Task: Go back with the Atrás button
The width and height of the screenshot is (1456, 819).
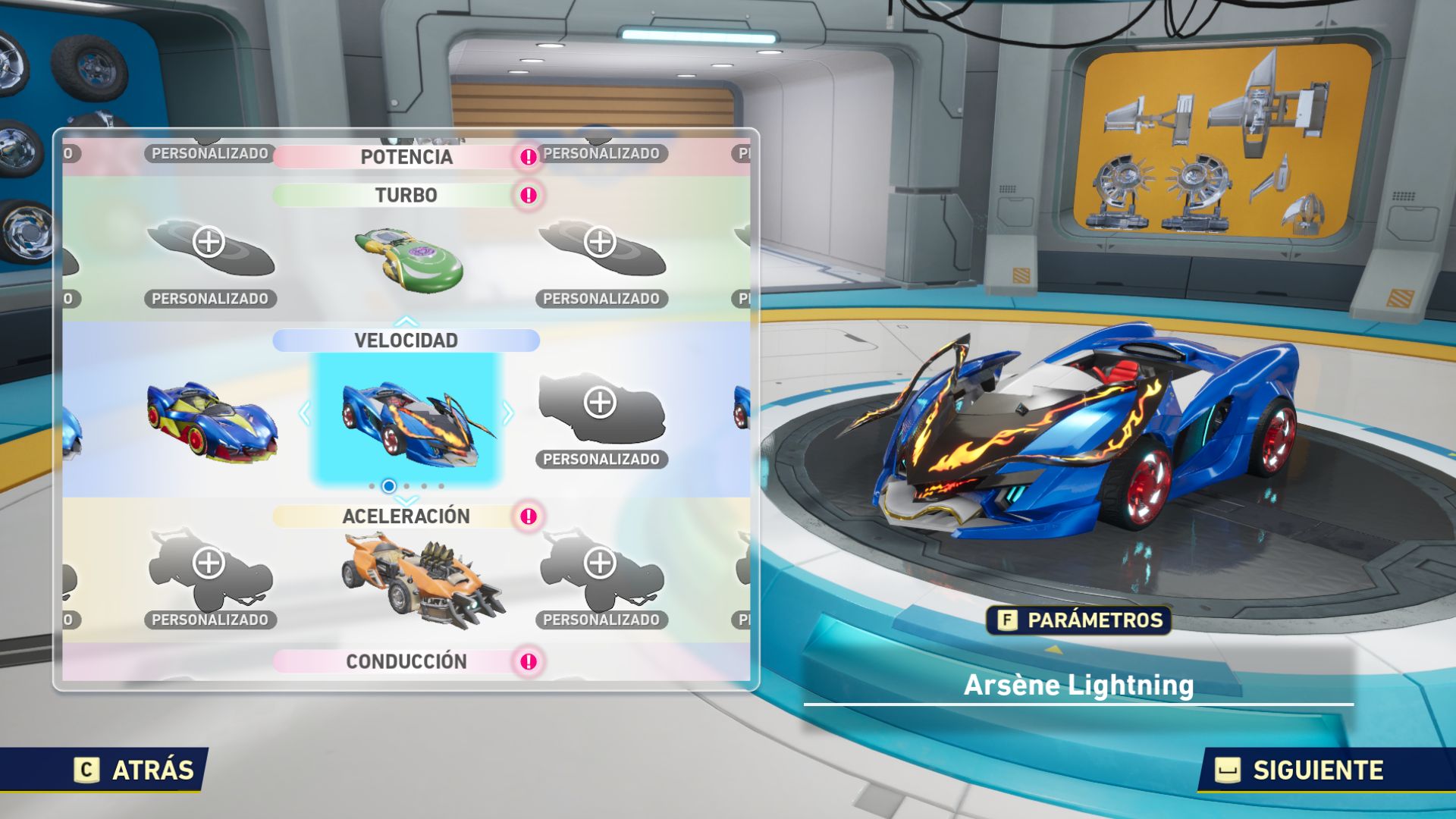Action: point(134,770)
